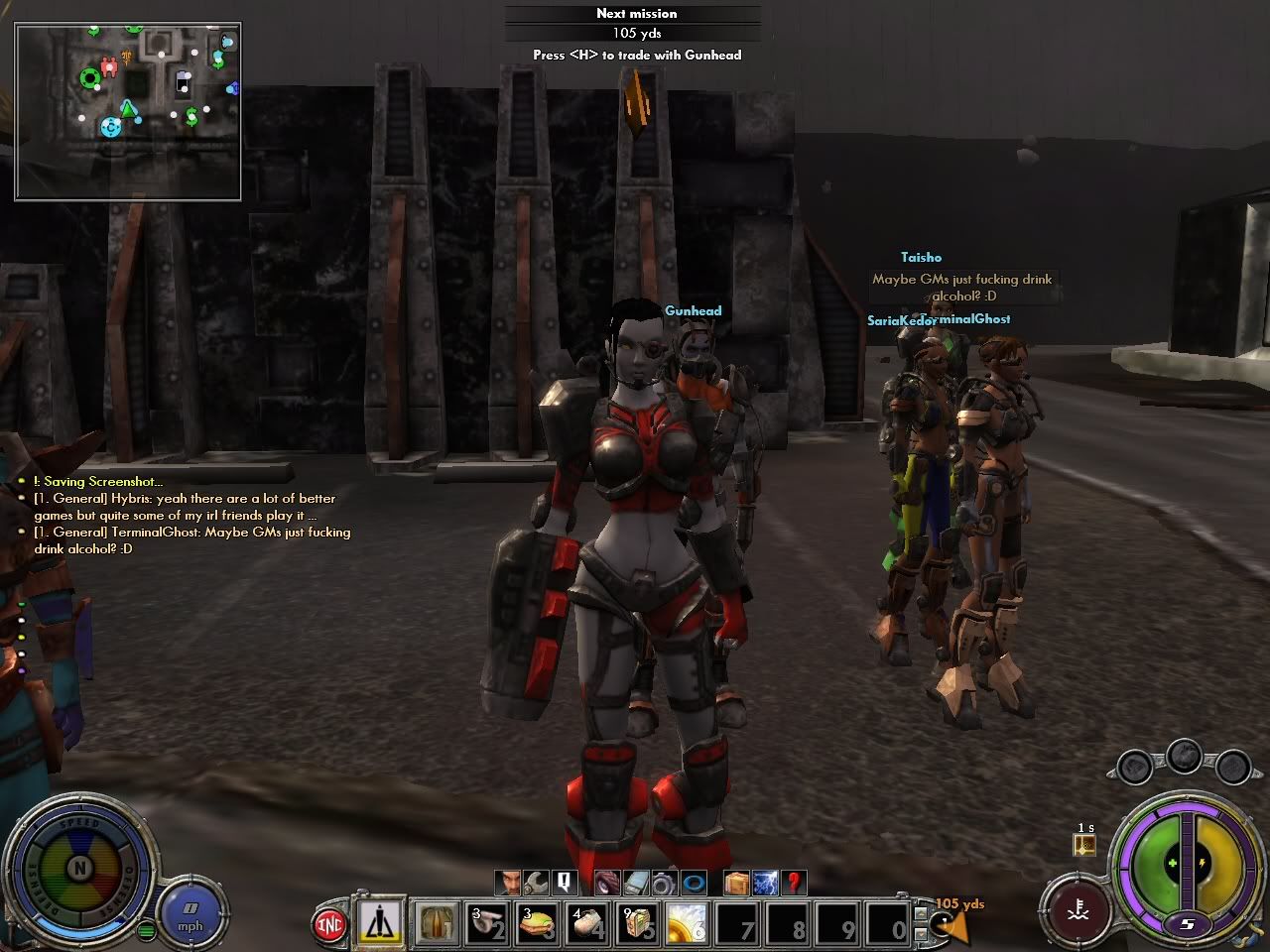Open the gear cog menu icon
The height and width of the screenshot is (952, 1270).
[663, 882]
